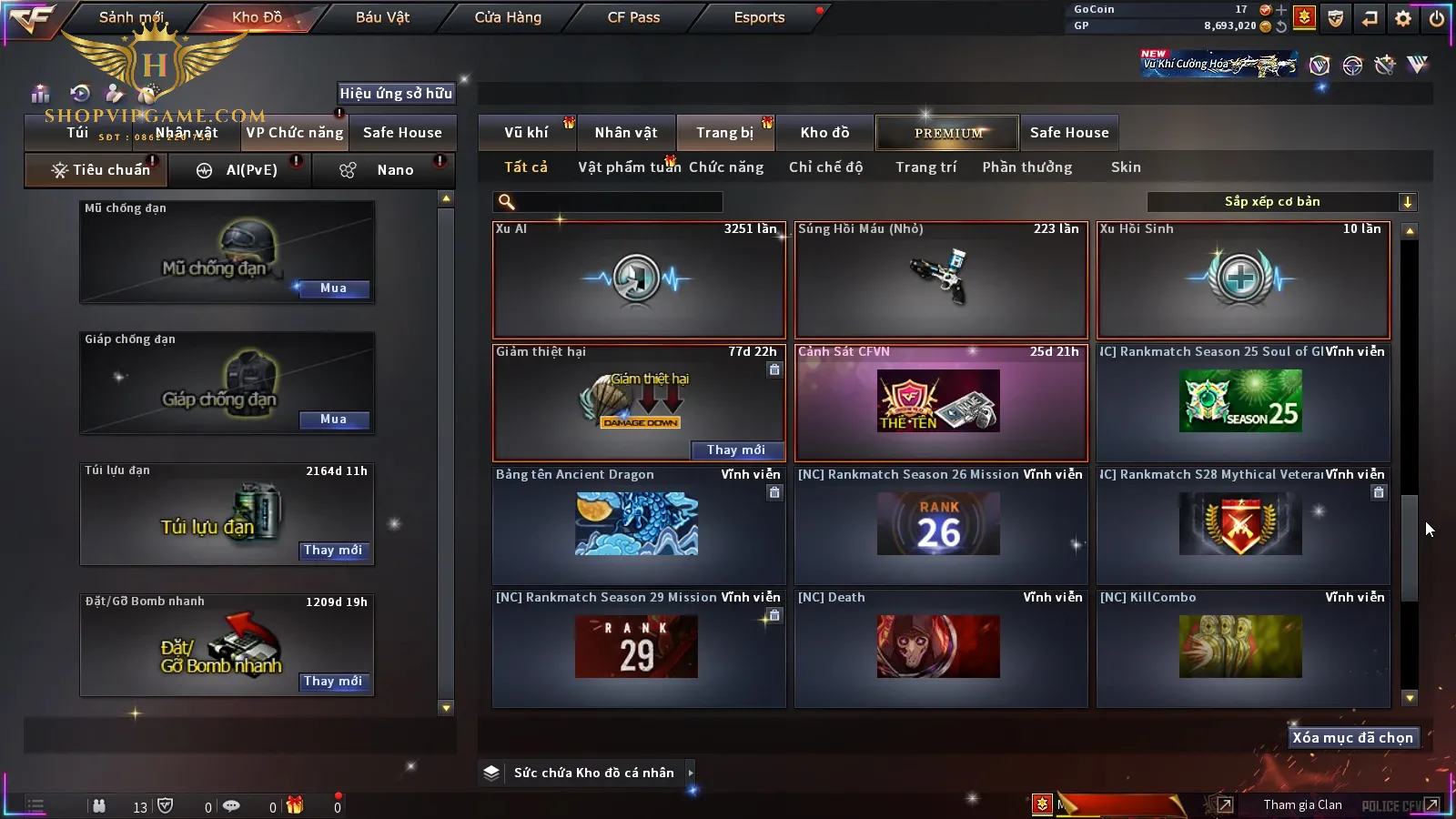Screen dimensions: 1456x819
Task: Select the Chế độ subcategory filter
Action: 825,167
